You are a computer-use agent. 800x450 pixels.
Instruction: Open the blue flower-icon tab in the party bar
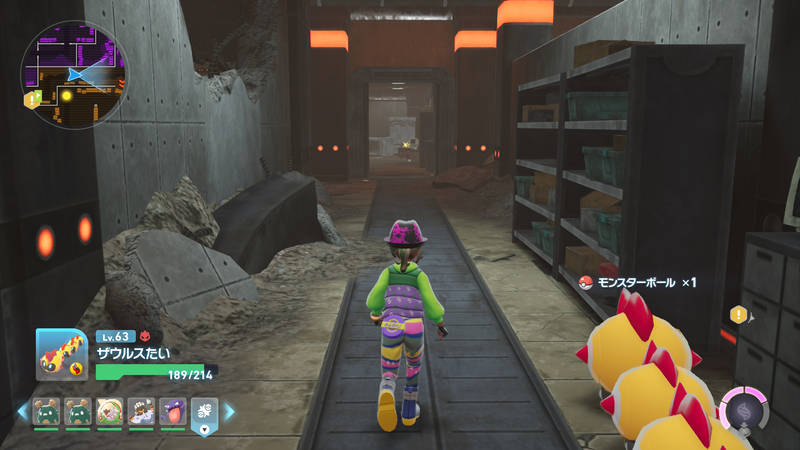(x=204, y=412)
